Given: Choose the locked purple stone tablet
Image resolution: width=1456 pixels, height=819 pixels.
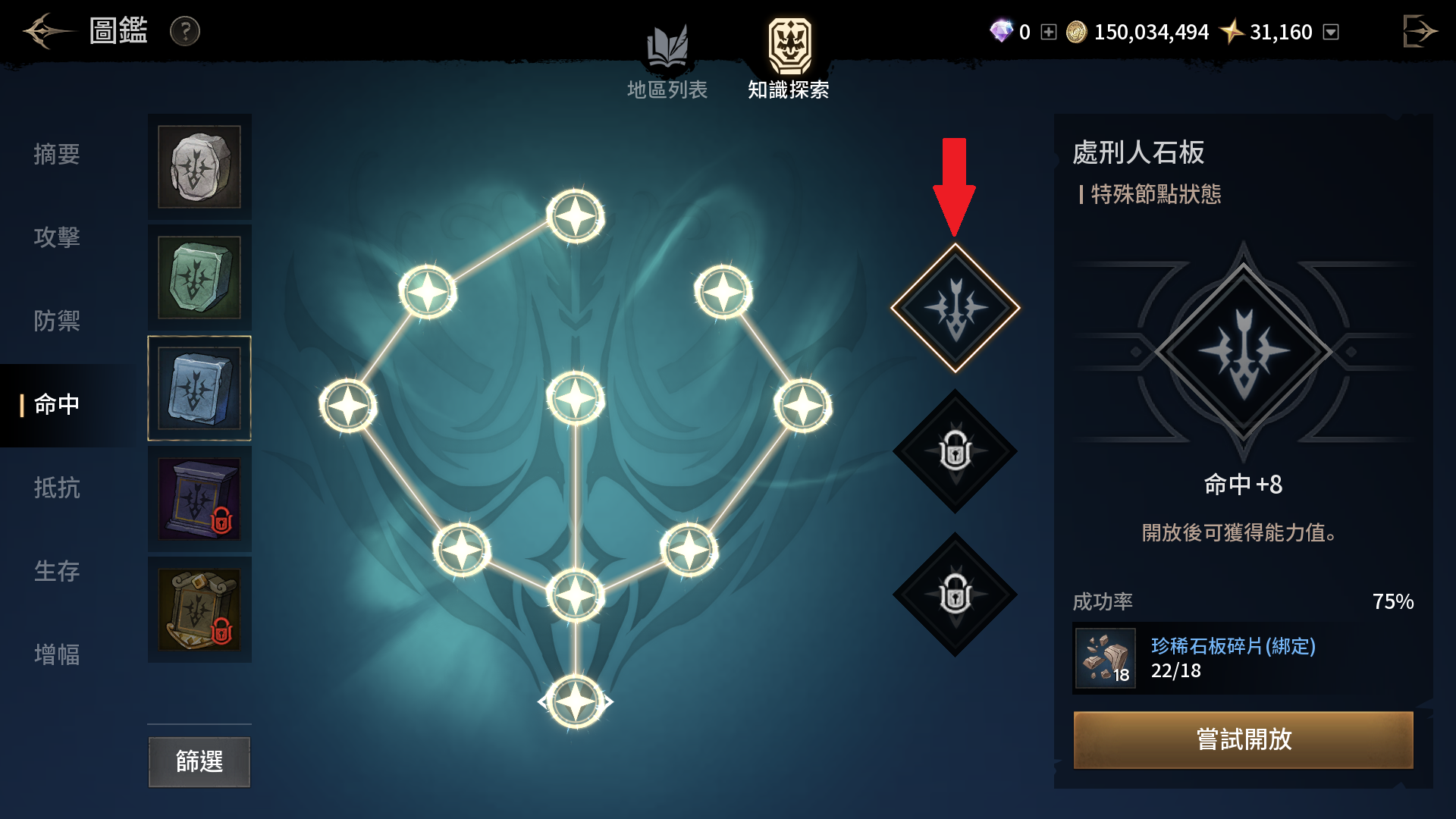Looking at the screenshot, I should click(199, 499).
